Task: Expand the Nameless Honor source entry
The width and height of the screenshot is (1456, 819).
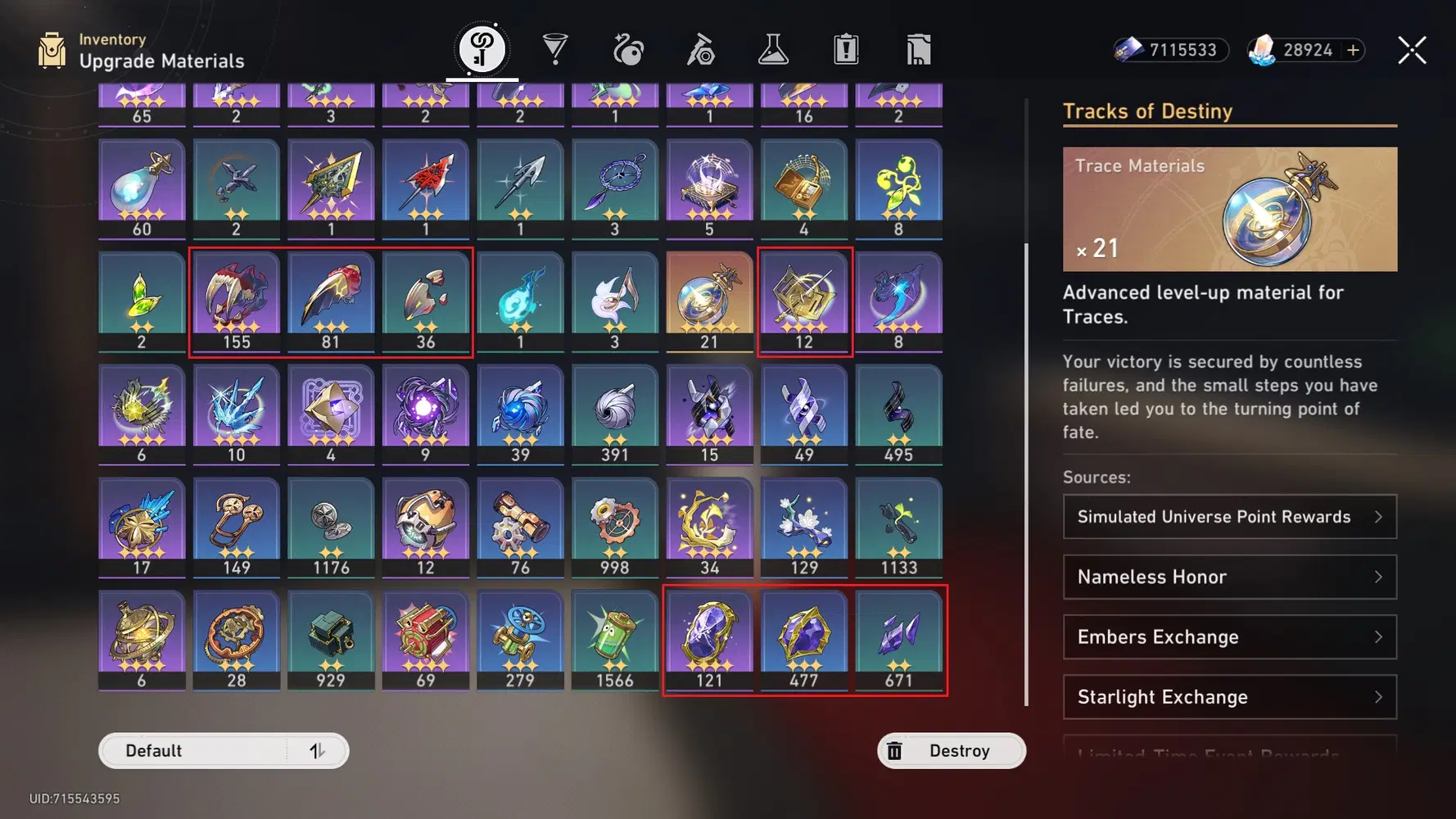Action: tap(1228, 577)
